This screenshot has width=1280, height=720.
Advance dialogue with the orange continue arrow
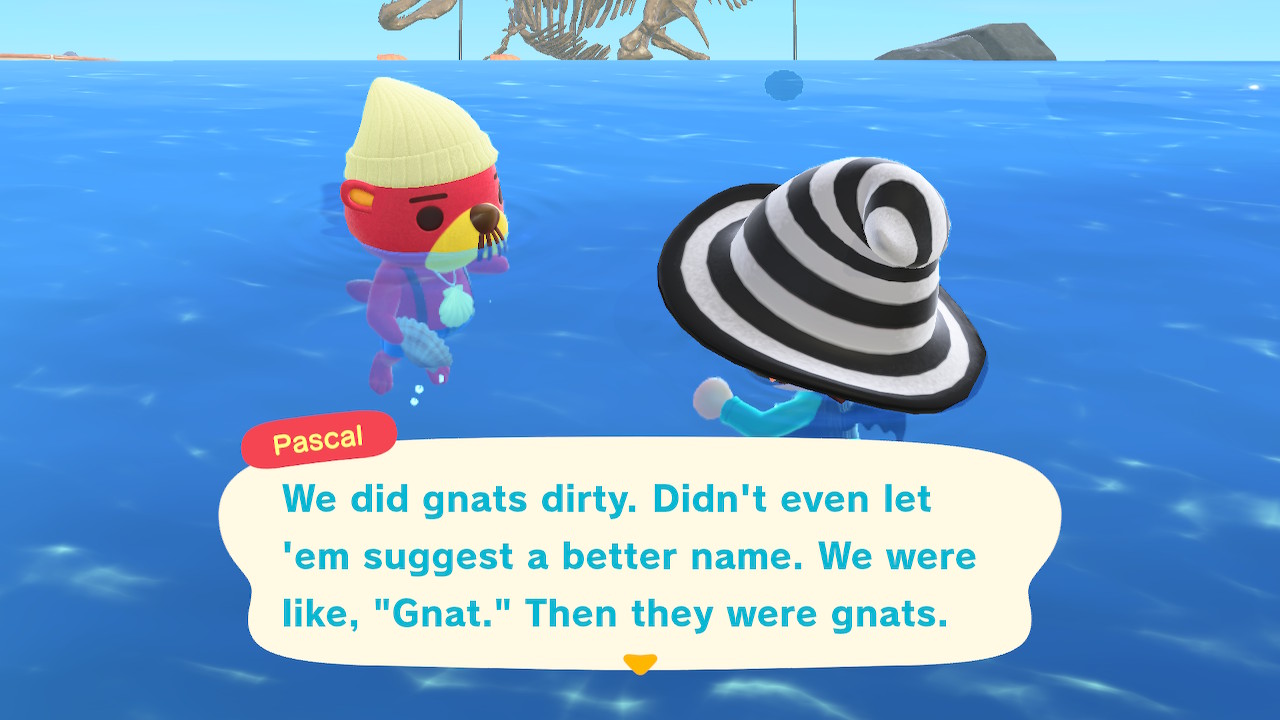point(639,663)
